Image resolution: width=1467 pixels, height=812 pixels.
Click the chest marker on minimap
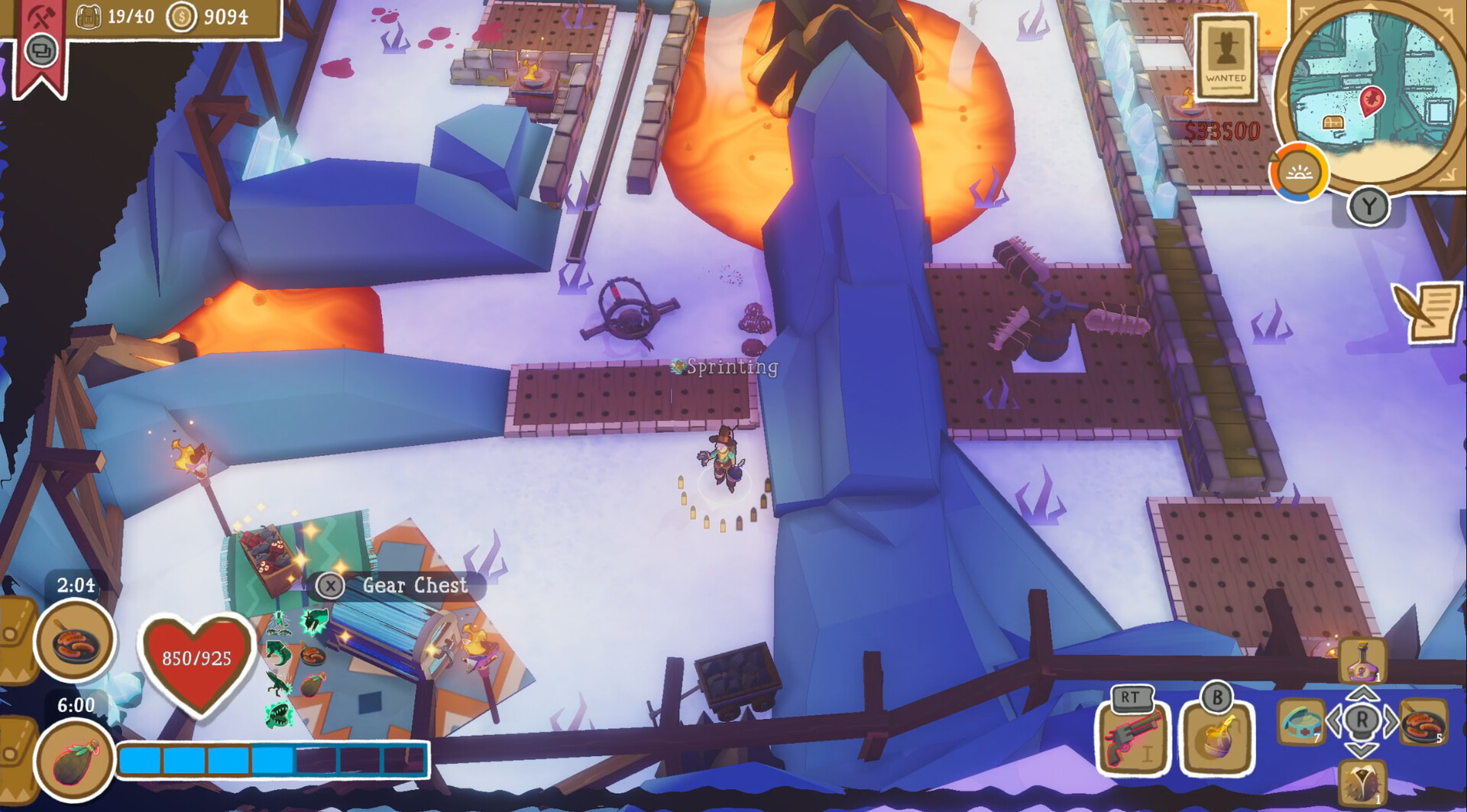coord(1333,122)
